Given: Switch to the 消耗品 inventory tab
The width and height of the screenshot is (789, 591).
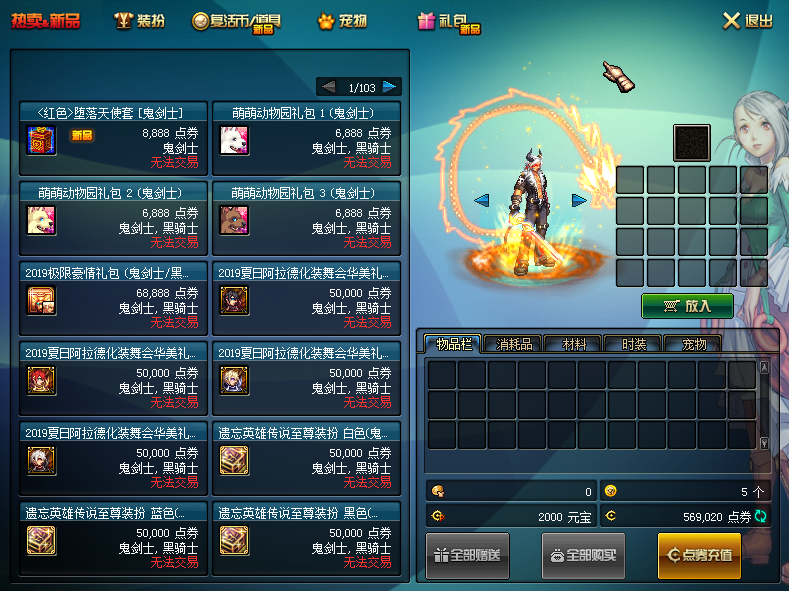Looking at the screenshot, I should tap(513, 344).
